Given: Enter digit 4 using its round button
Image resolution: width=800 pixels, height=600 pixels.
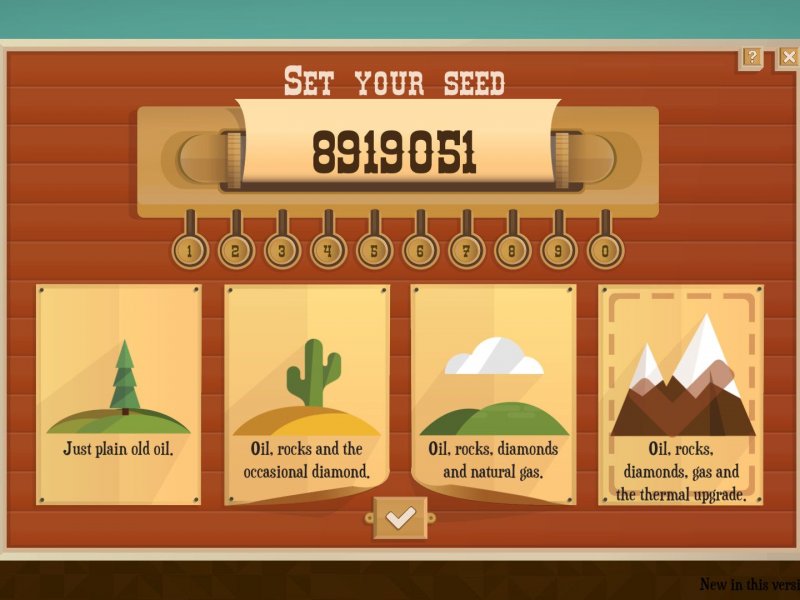Looking at the screenshot, I should [x=328, y=251].
